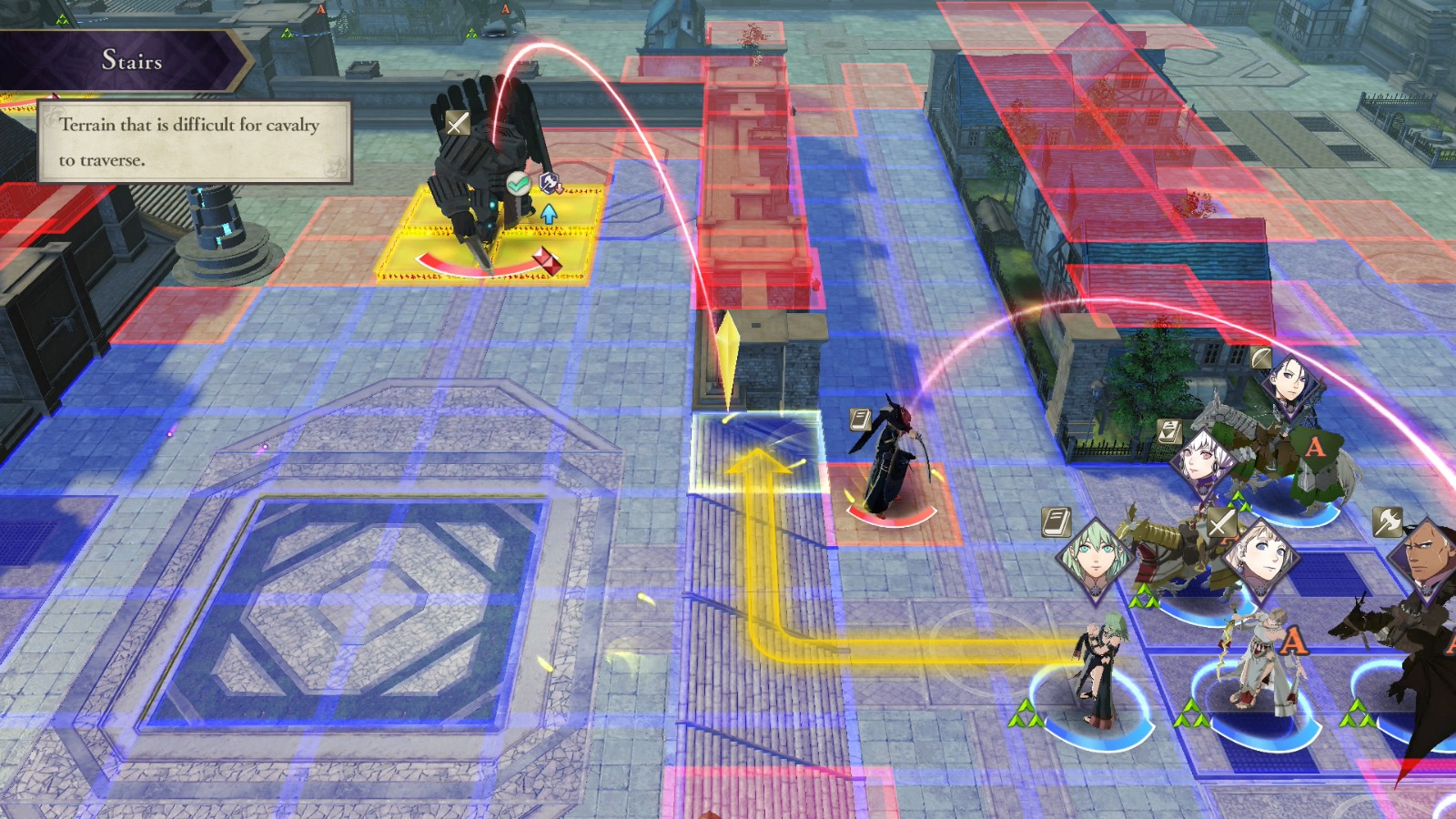Select the sword weapon icon above the armored beast

pyautogui.click(x=458, y=124)
